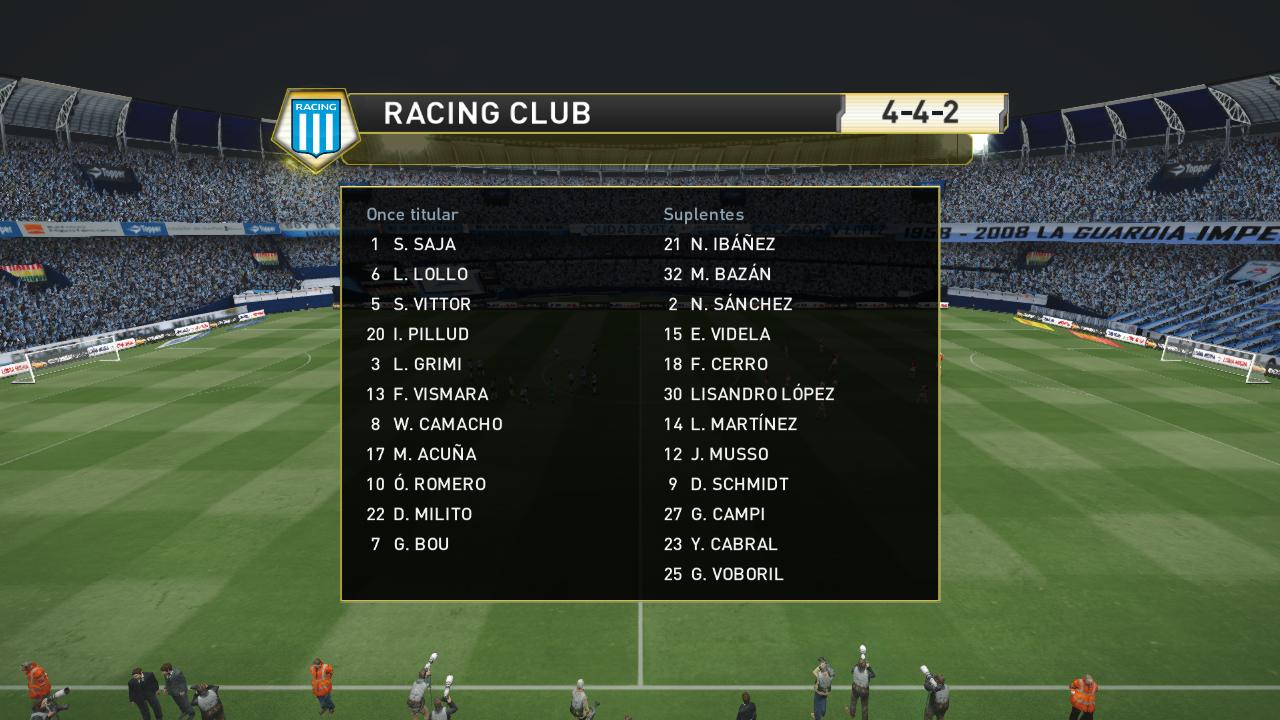This screenshot has width=1280, height=720.
Task: Choose Lisandro López from the substitutes
Action: [762, 394]
